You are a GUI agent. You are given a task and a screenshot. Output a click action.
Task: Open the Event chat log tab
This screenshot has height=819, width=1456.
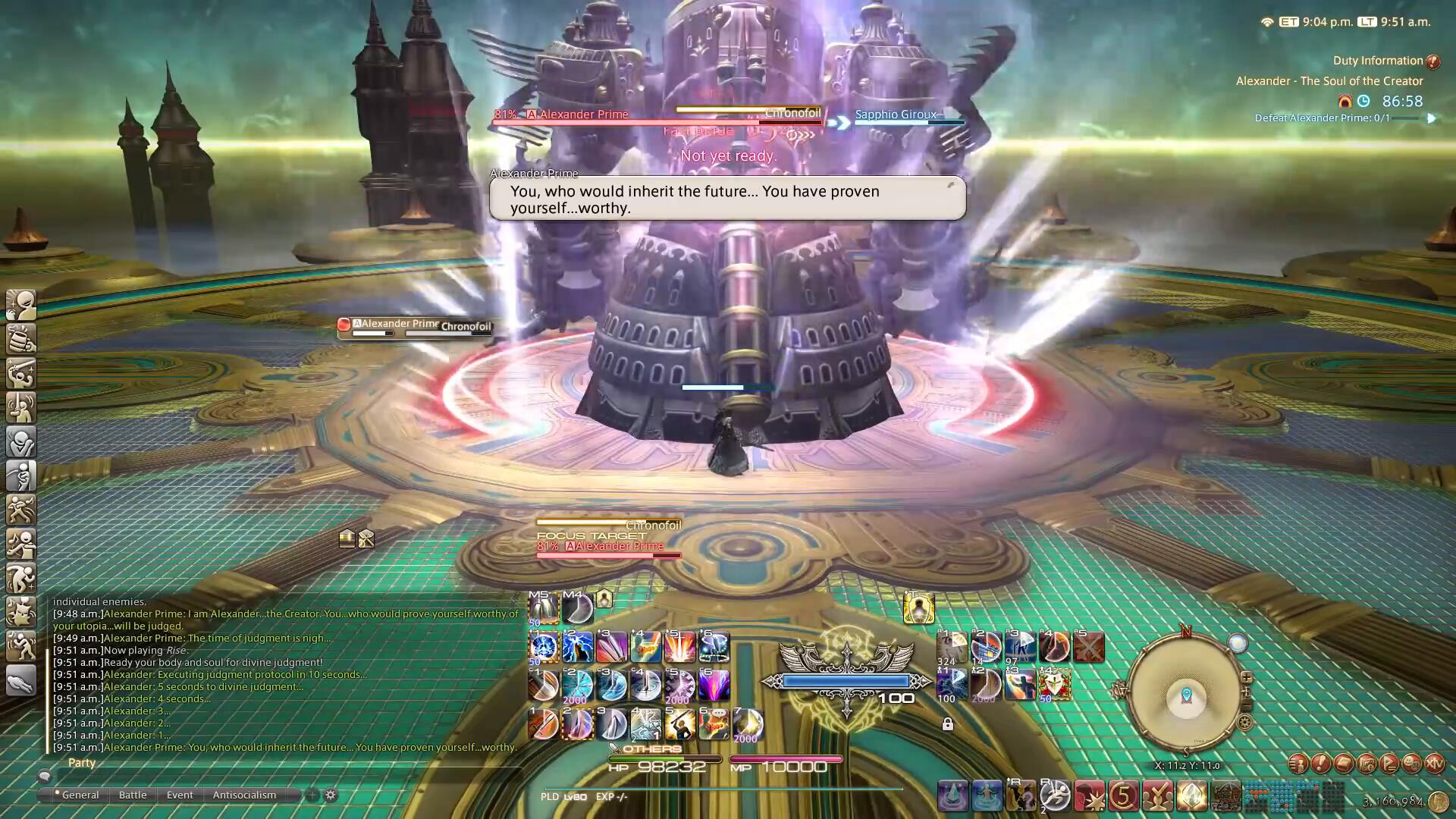[180, 795]
